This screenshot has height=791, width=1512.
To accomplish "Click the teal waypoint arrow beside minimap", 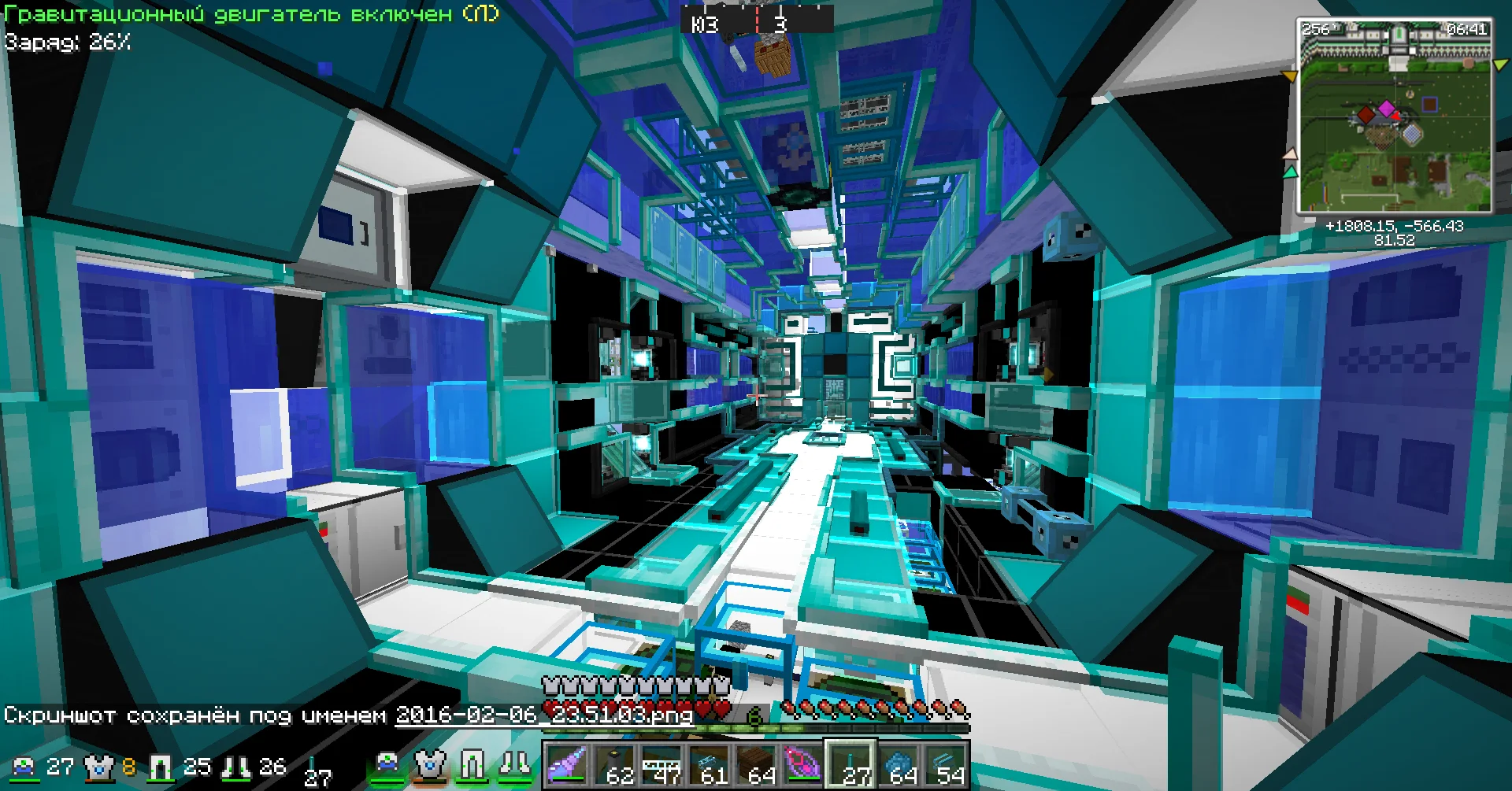I will (1289, 171).
